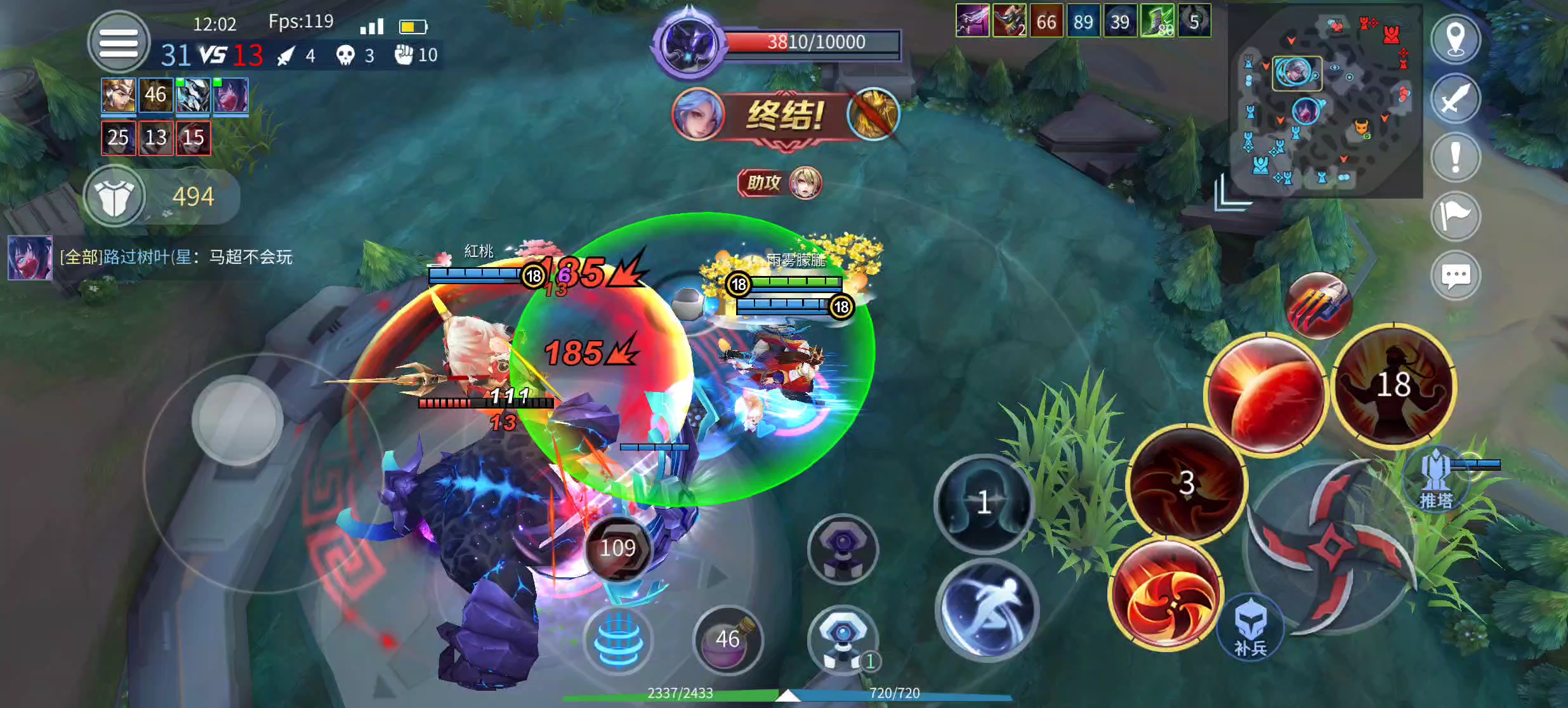This screenshot has width=1568, height=708.
Task: Open the chat bubble quick messages
Action: [x=1455, y=275]
